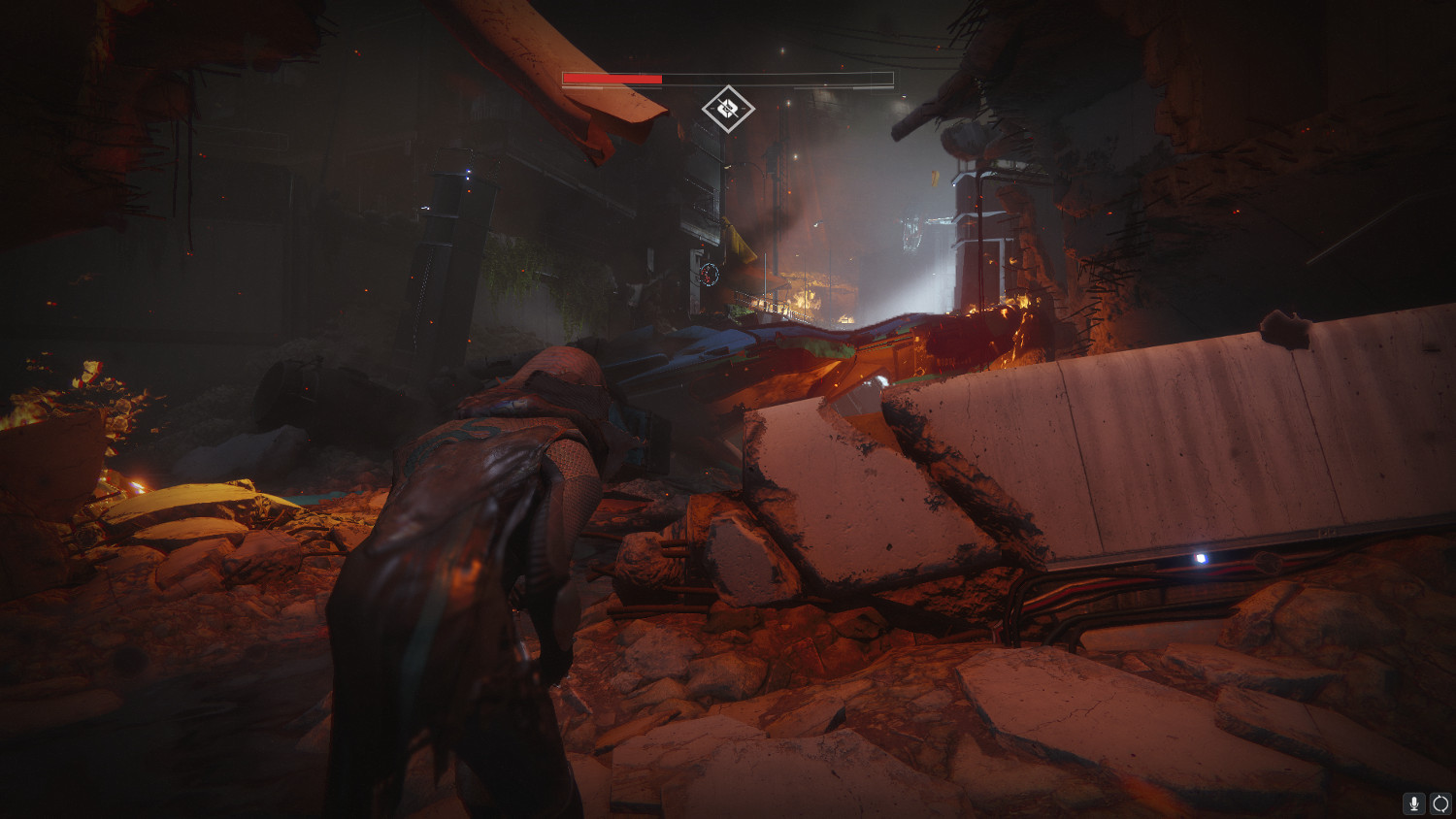Image resolution: width=1456 pixels, height=819 pixels.
Task: Click the diamond objective icon below the boss bar
Action: click(728, 108)
